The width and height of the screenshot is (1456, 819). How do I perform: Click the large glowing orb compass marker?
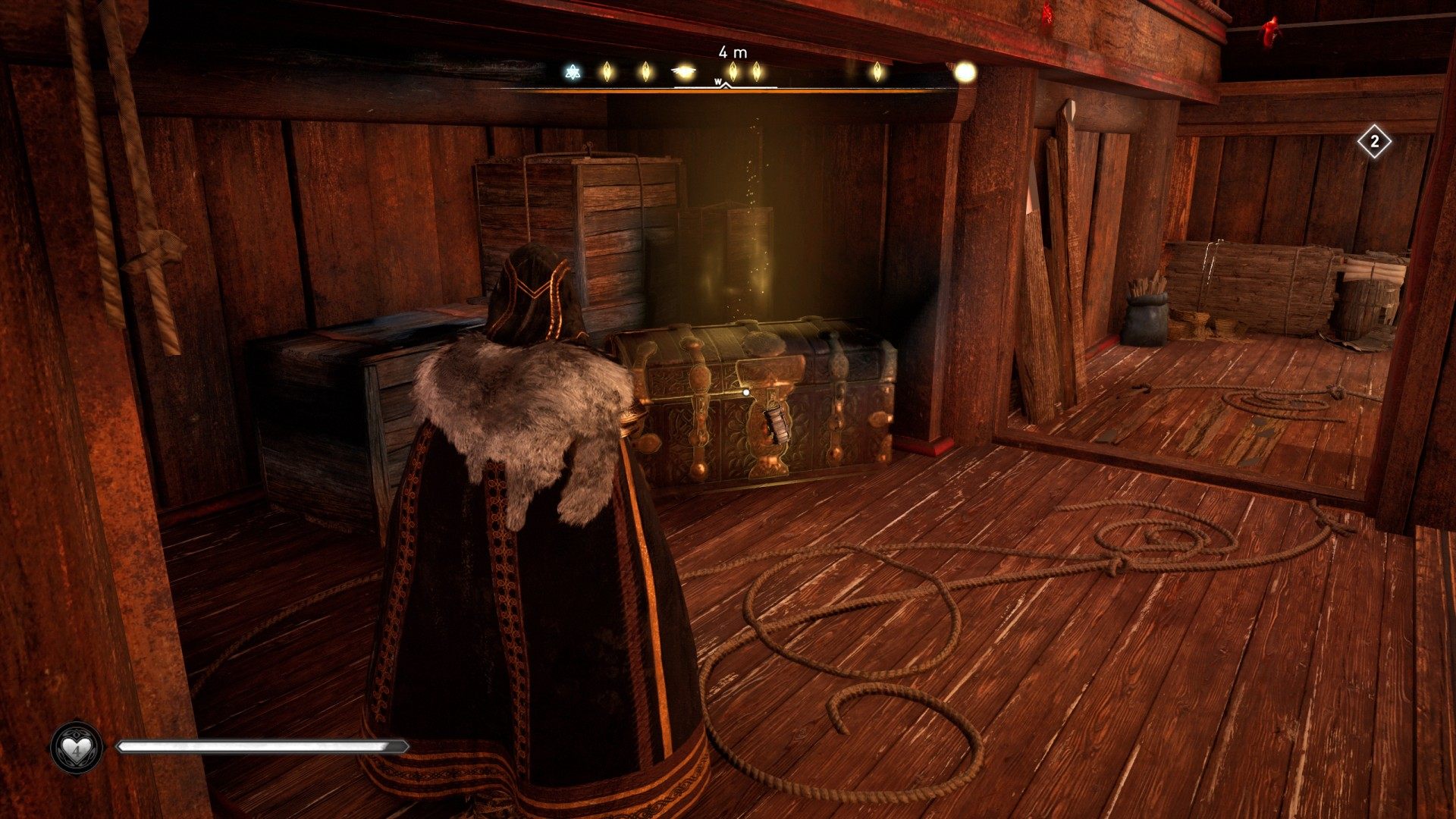pyautogui.click(x=965, y=72)
